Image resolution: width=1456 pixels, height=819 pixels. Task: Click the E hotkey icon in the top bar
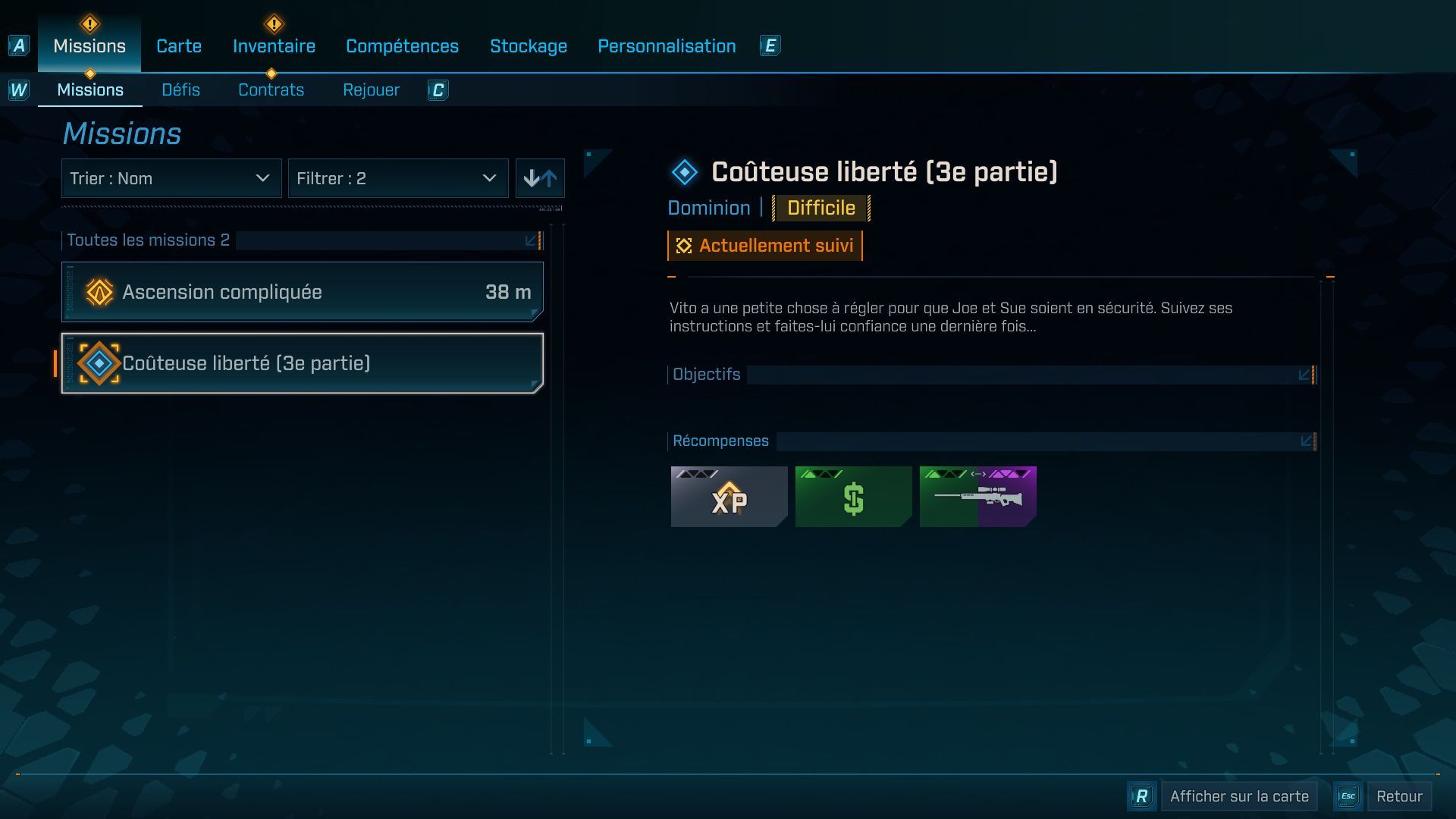point(770,45)
